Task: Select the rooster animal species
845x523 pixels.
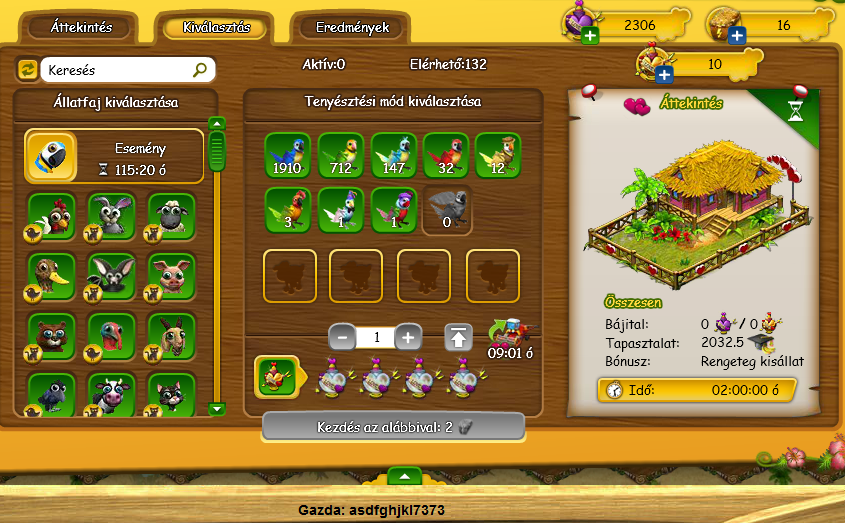Action: point(51,216)
